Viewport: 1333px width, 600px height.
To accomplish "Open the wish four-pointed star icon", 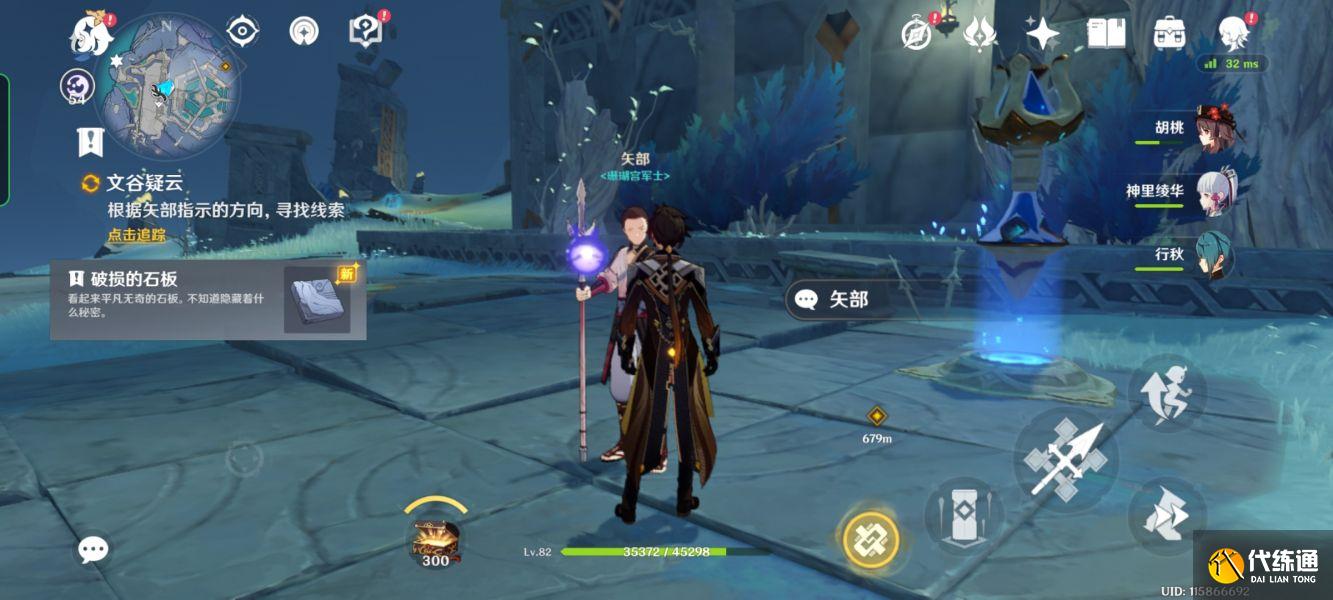I will (x=1043, y=34).
